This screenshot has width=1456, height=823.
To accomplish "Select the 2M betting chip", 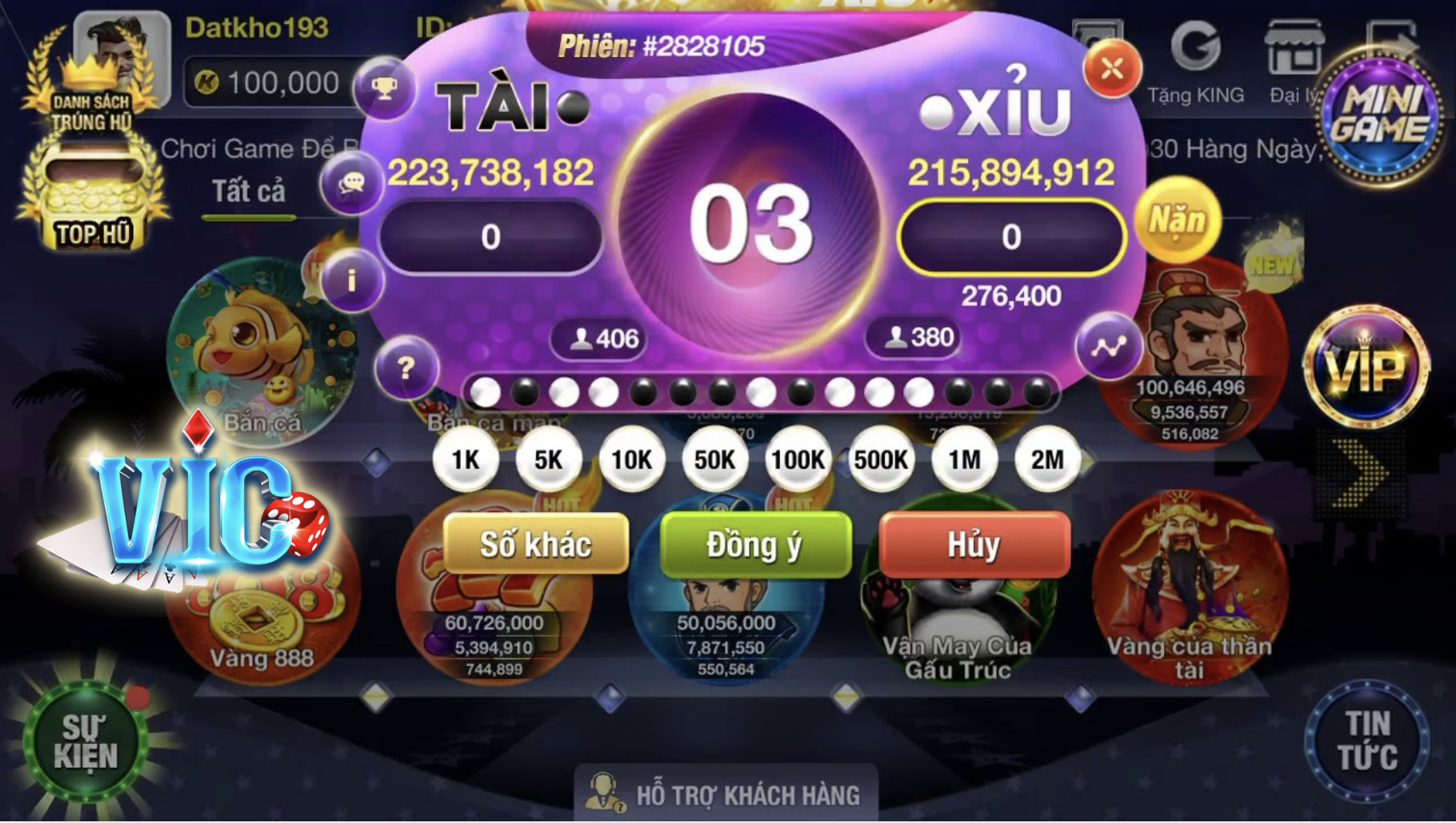I will click(1046, 459).
